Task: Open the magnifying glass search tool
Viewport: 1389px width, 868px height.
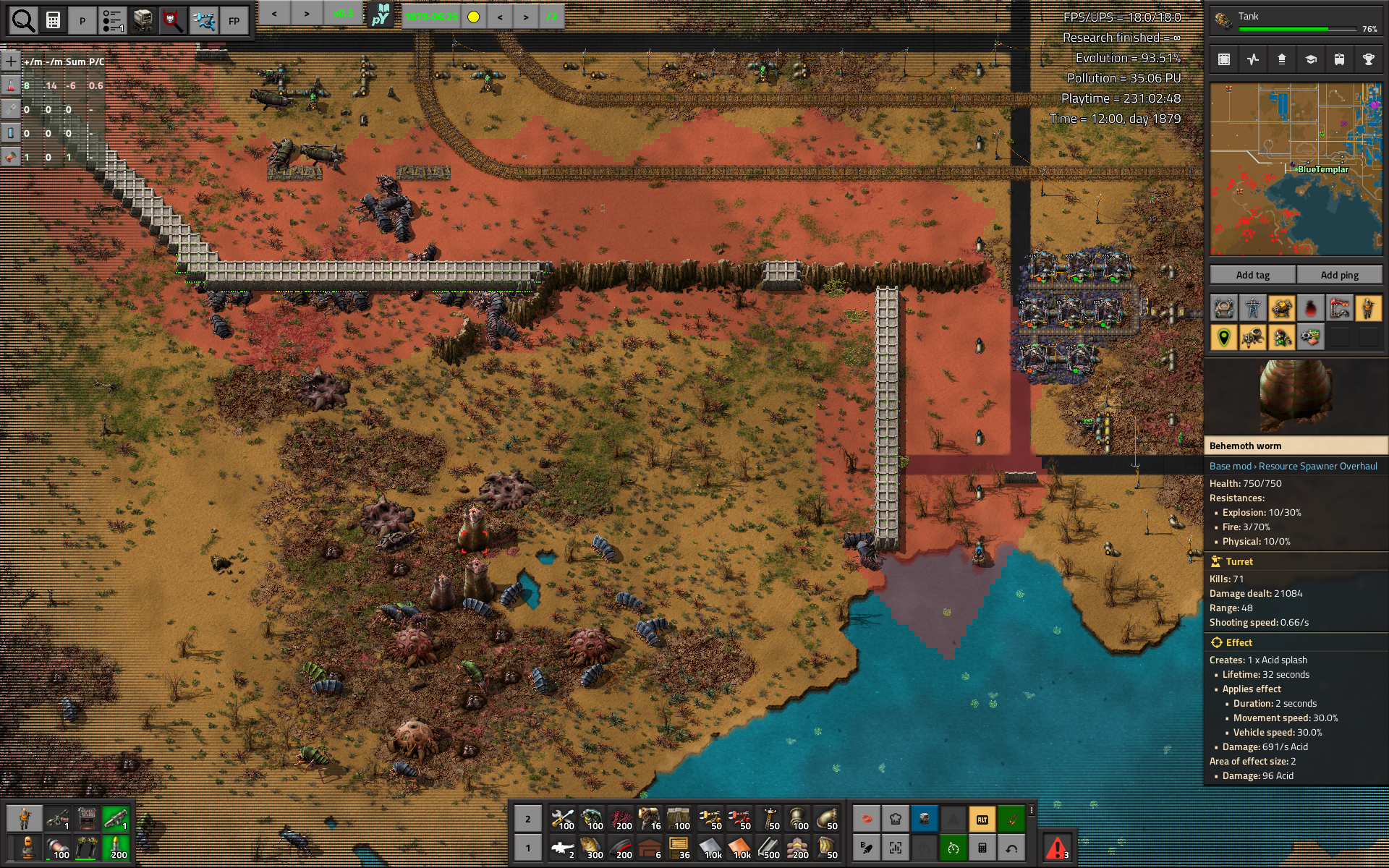Action: point(23,20)
